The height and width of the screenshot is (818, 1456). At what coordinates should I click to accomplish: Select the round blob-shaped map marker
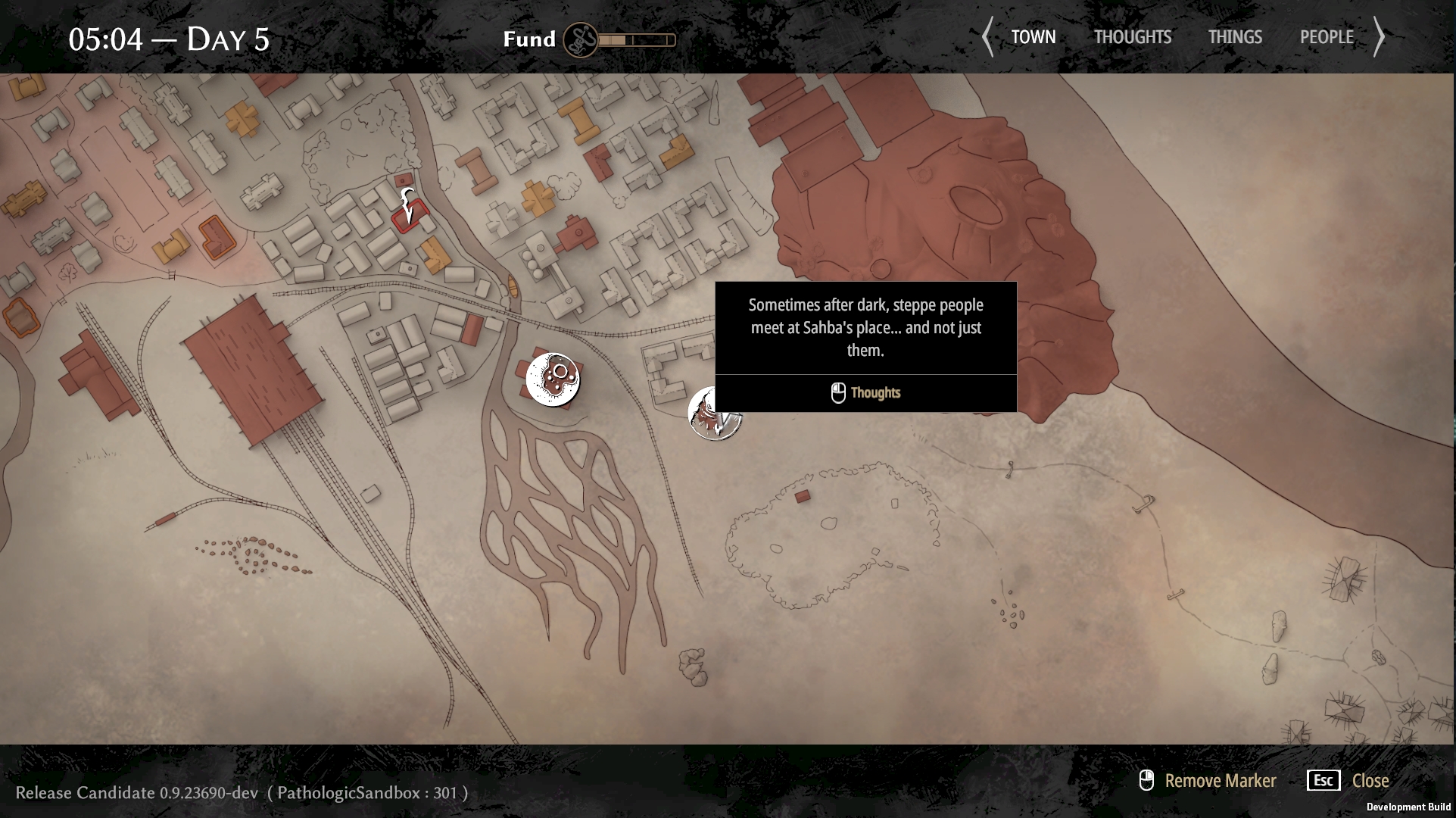pyautogui.click(x=553, y=379)
